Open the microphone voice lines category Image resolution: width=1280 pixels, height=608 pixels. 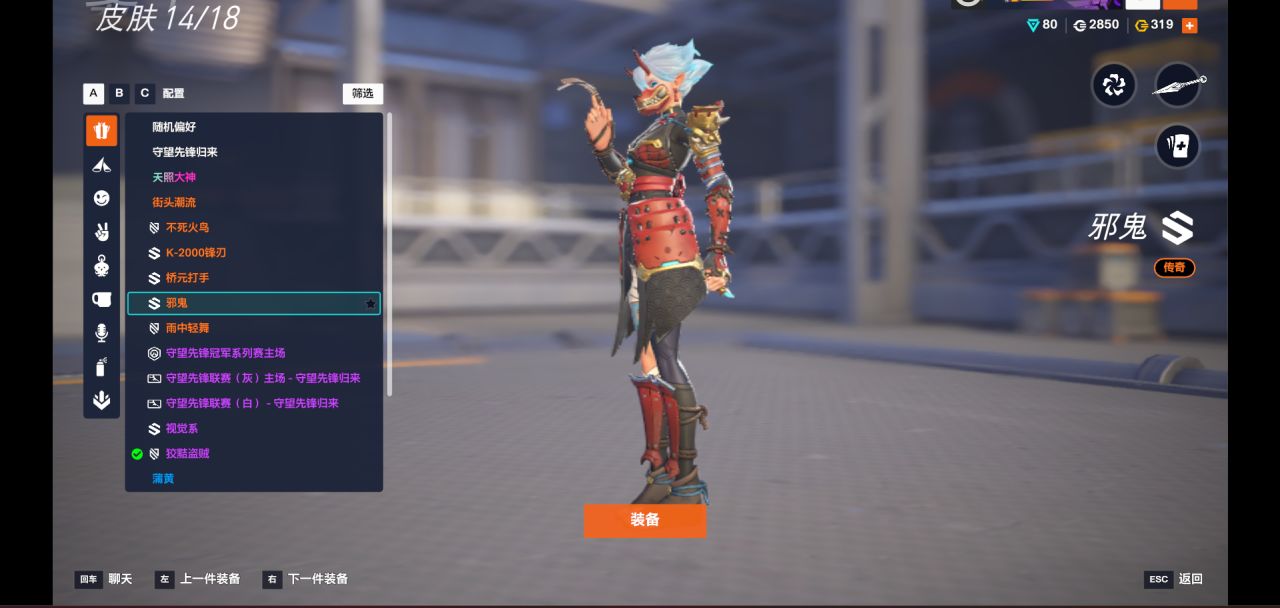point(101,333)
